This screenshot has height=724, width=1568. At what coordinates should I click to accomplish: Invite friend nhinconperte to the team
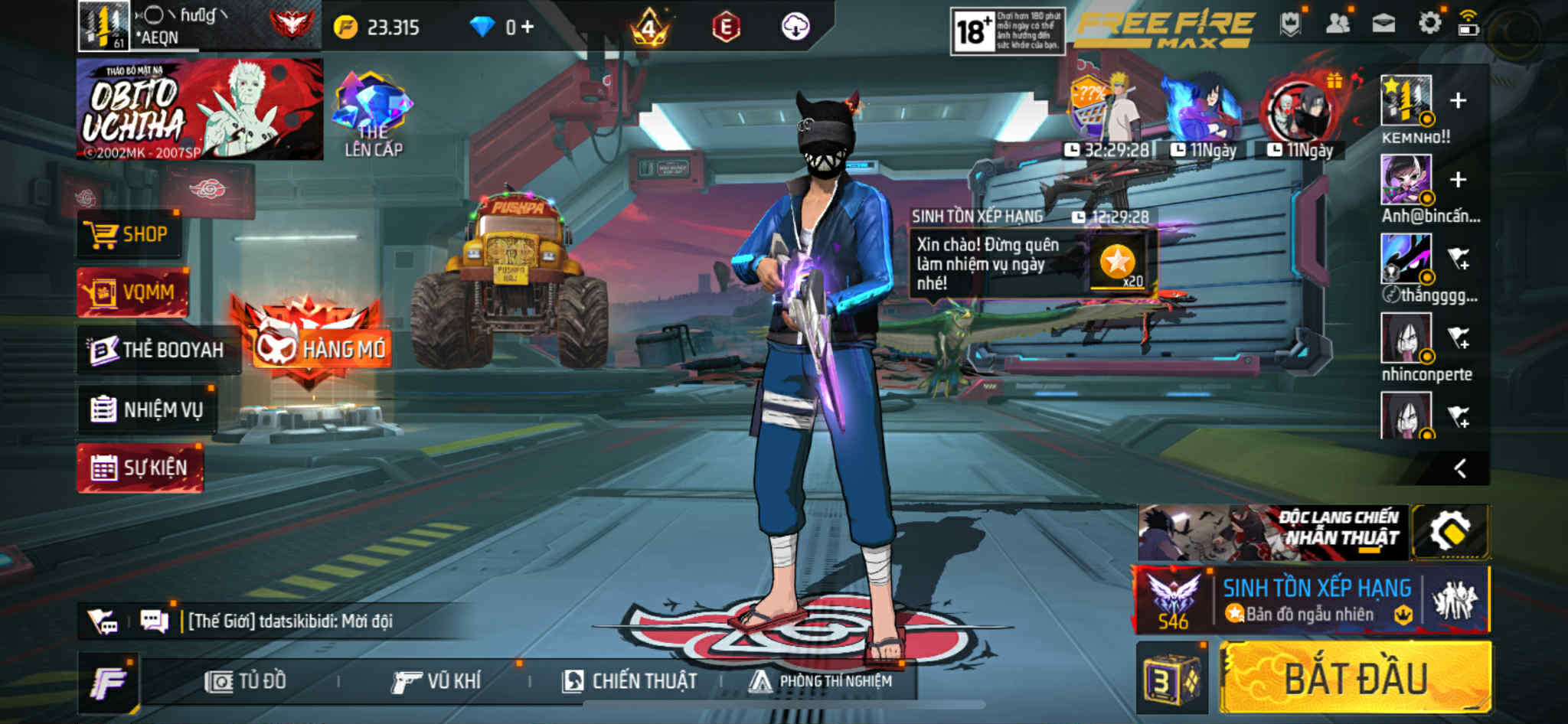coord(1459,338)
